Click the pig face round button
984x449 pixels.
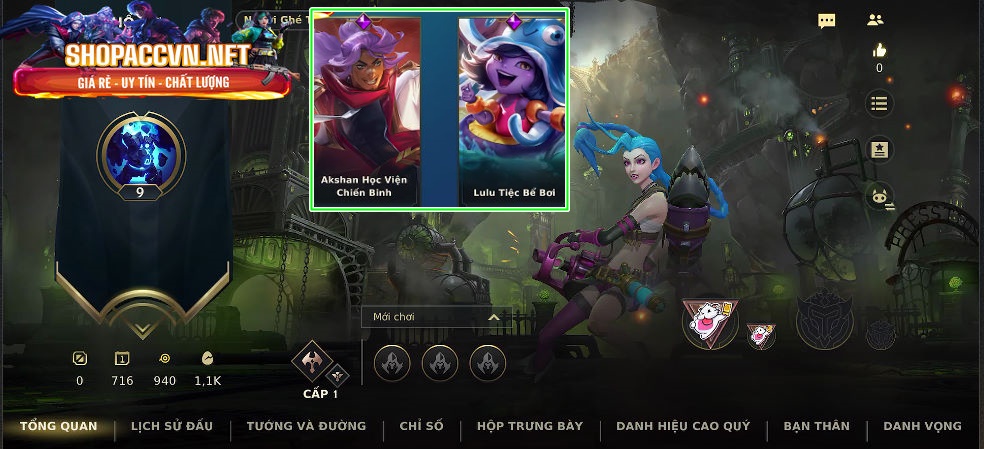click(x=879, y=197)
